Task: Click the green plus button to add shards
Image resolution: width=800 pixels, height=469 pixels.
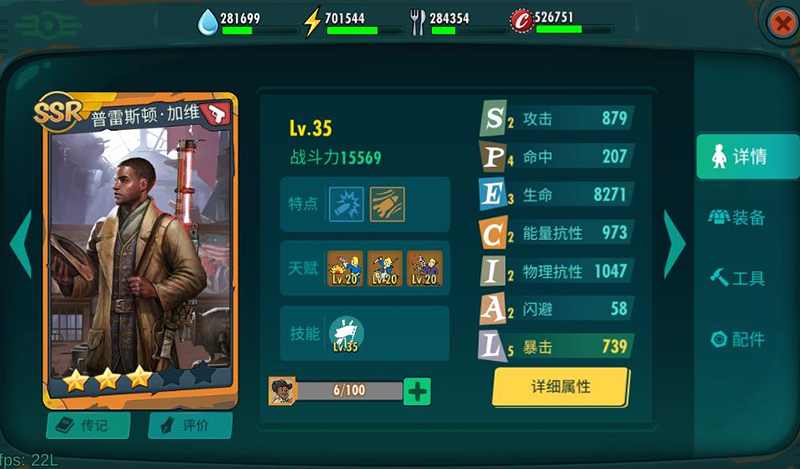Action: click(417, 391)
